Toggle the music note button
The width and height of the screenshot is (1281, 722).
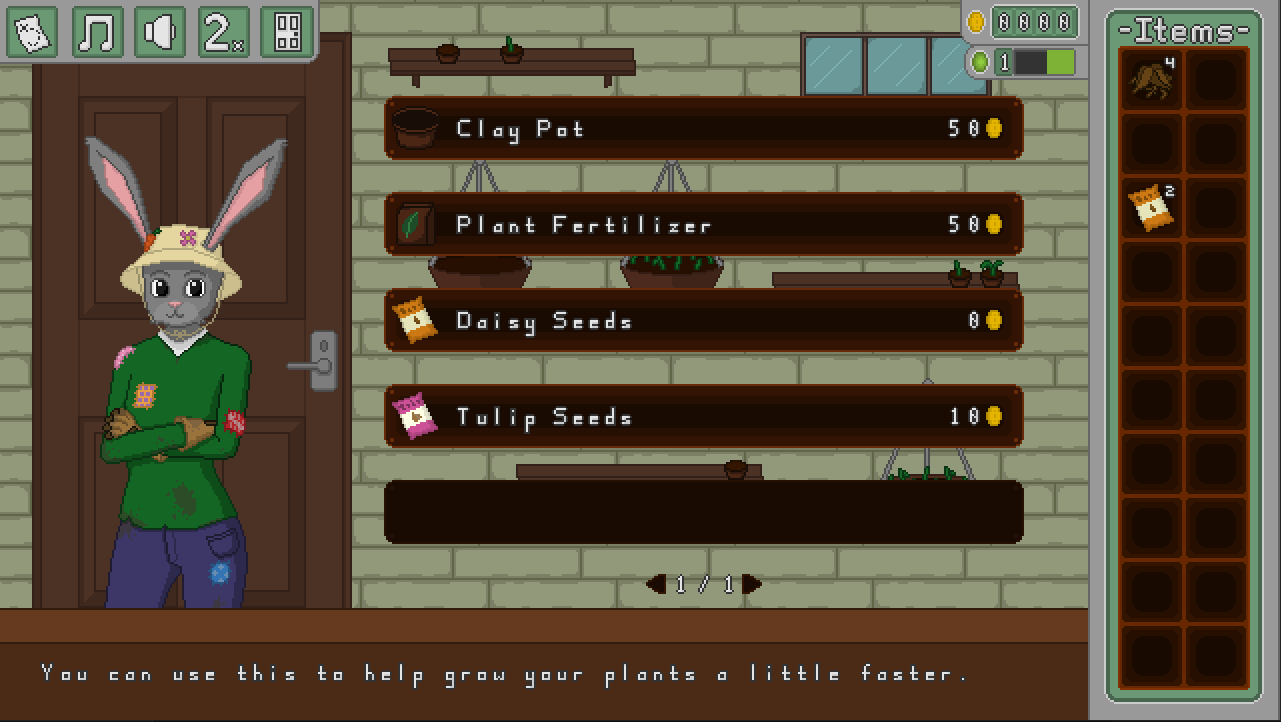[x=97, y=32]
